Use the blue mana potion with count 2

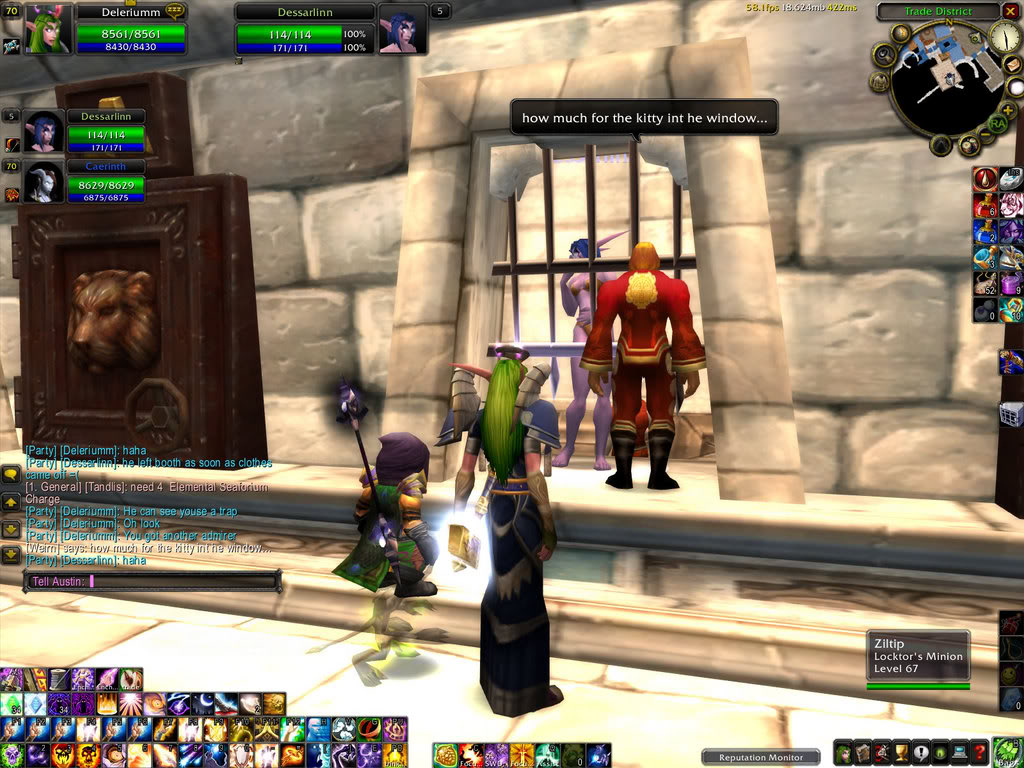pyautogui.click(x=985, y=231)
